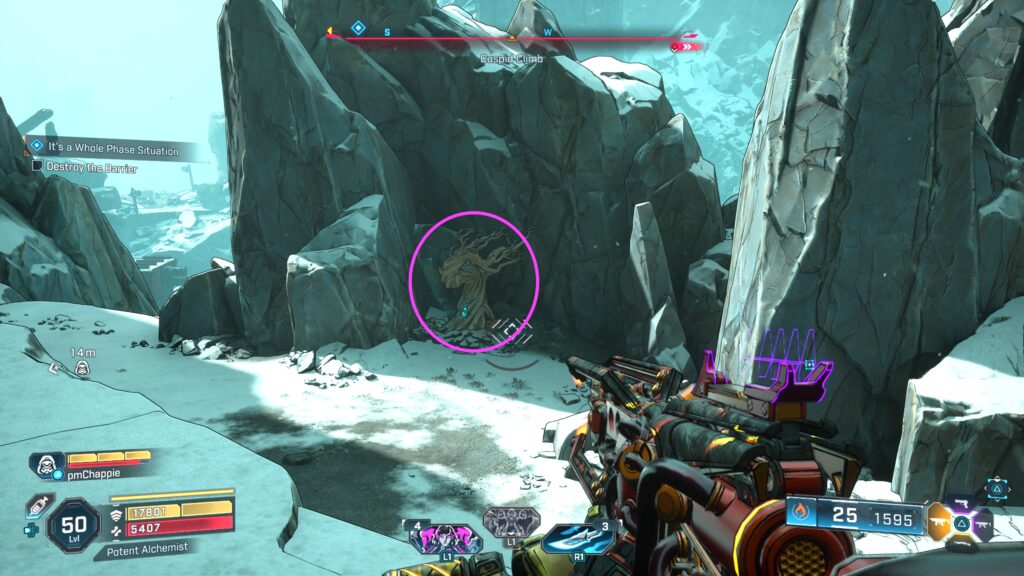
Task: Click the compass bar at the top
Action: click(x=512, y=39)
